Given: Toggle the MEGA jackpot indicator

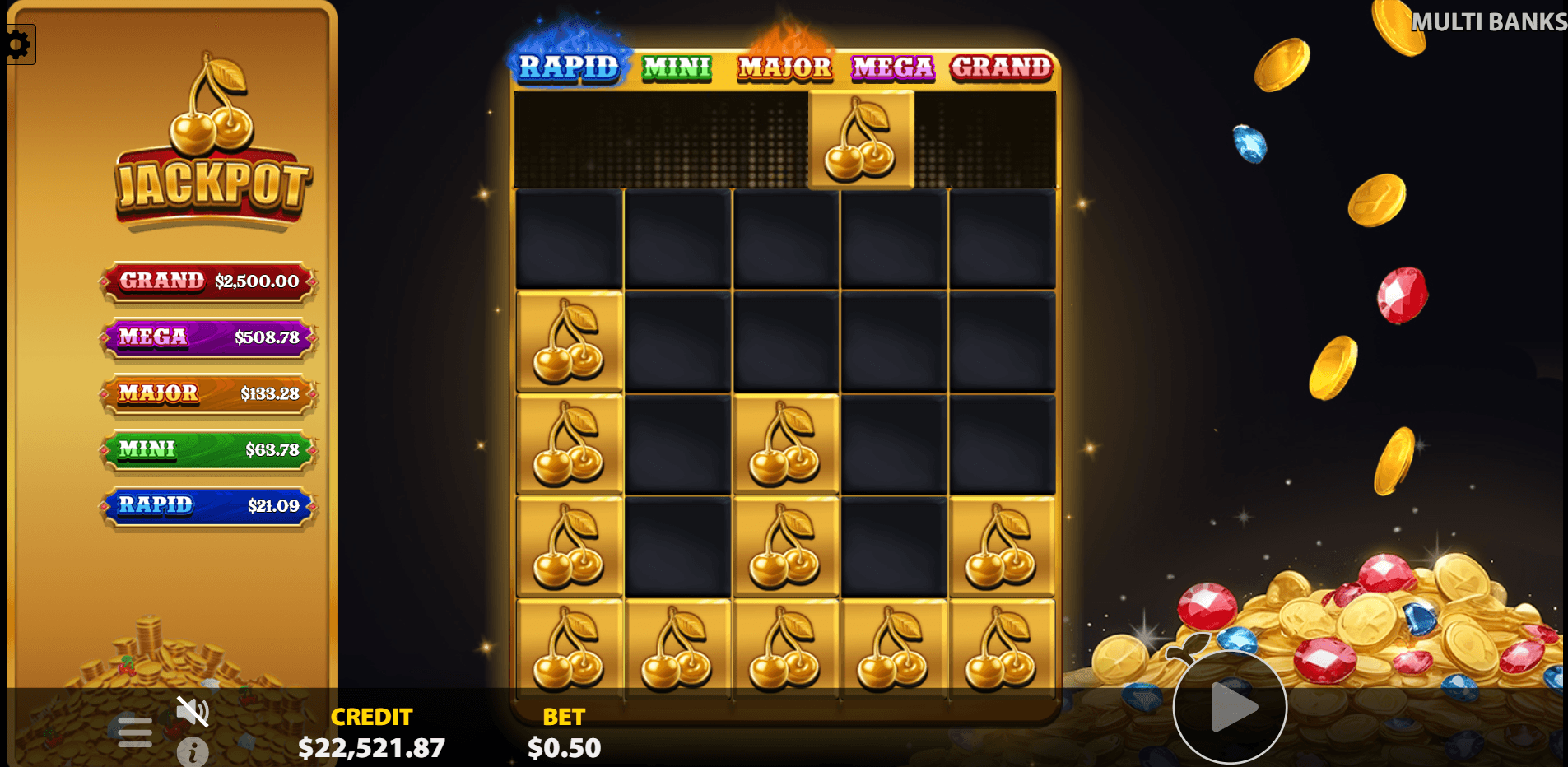Looking at the screenshot, I should 892,67.
